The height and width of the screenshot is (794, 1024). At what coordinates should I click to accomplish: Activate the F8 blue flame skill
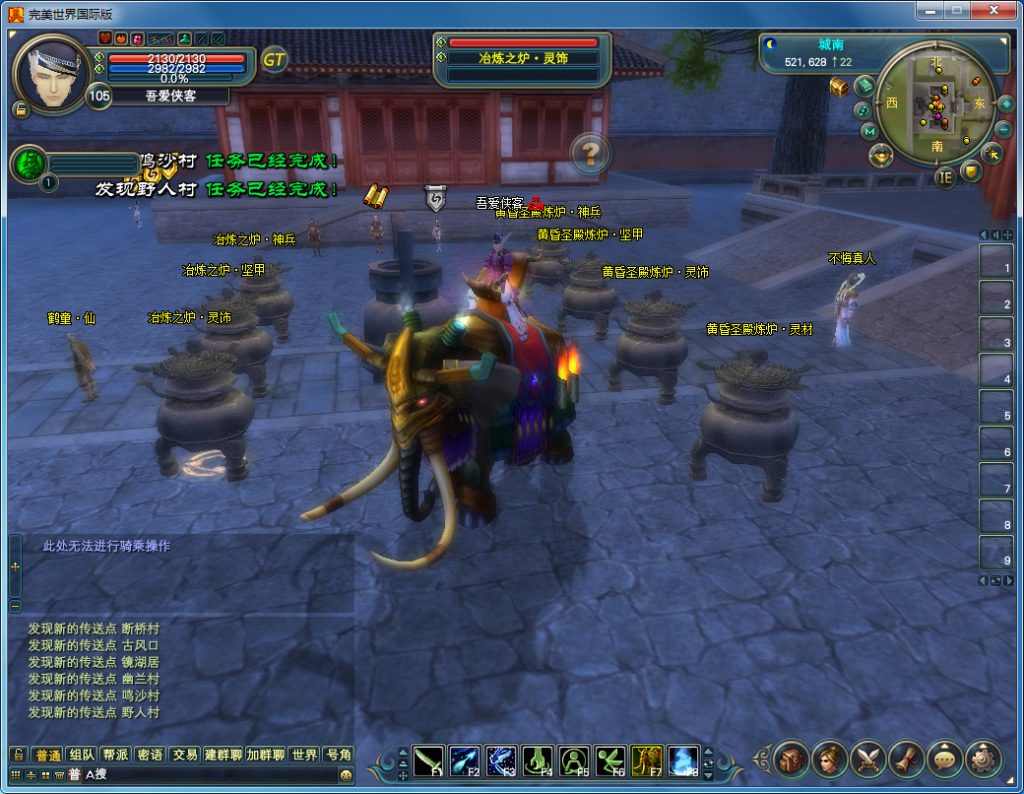click(x=684, y=762)
